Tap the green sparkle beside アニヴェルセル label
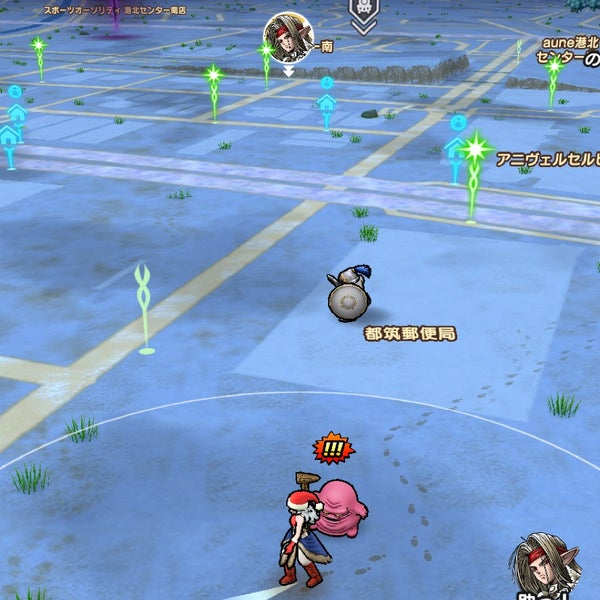The width and height of the screenshot is (600, 600). pyautogui.click(x=474, y=151)
